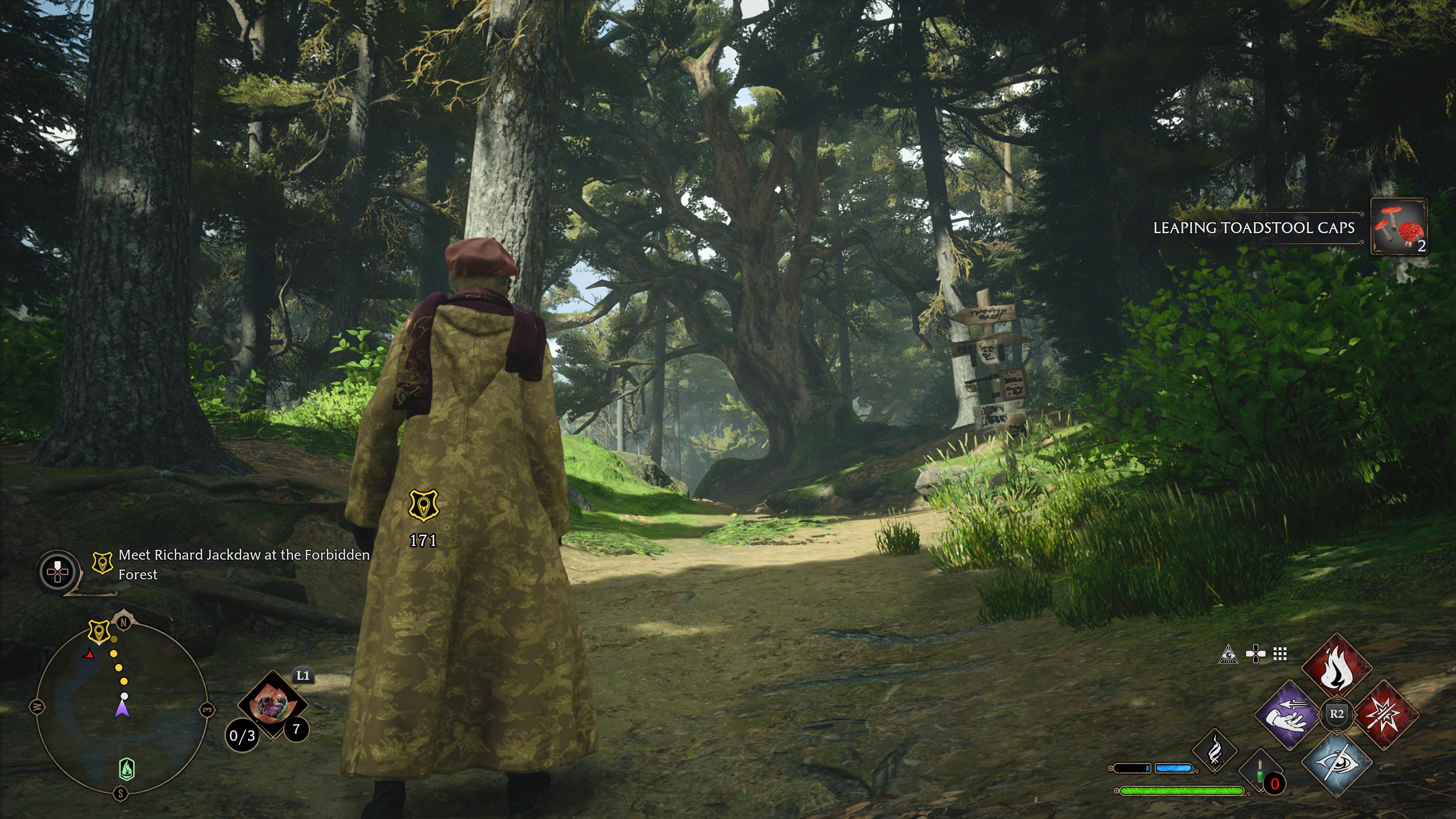Viewport: 1456px width, 819px height.
Task: Click the Floo Flame marker on minimap
Action: (x=127, y=769)
